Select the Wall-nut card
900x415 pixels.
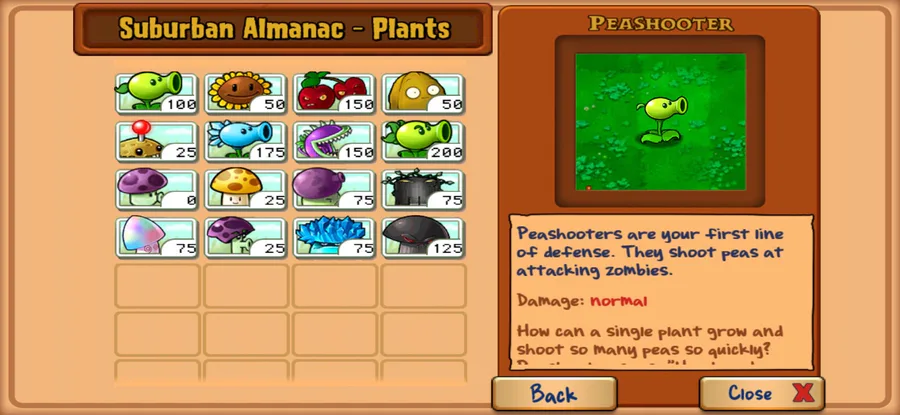[423, 93]
